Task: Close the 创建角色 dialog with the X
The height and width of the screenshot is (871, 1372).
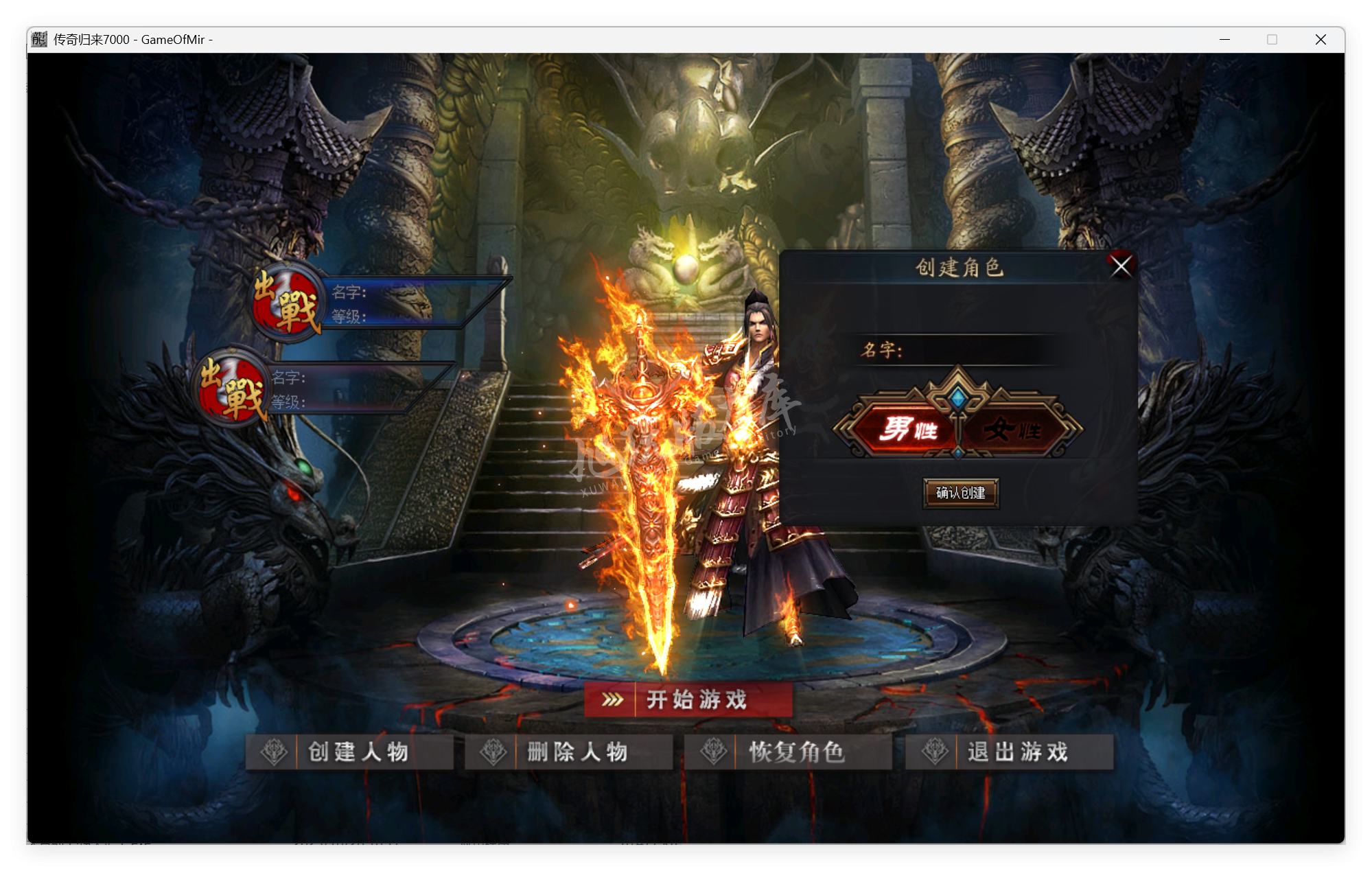Action: pos(1121,267)
